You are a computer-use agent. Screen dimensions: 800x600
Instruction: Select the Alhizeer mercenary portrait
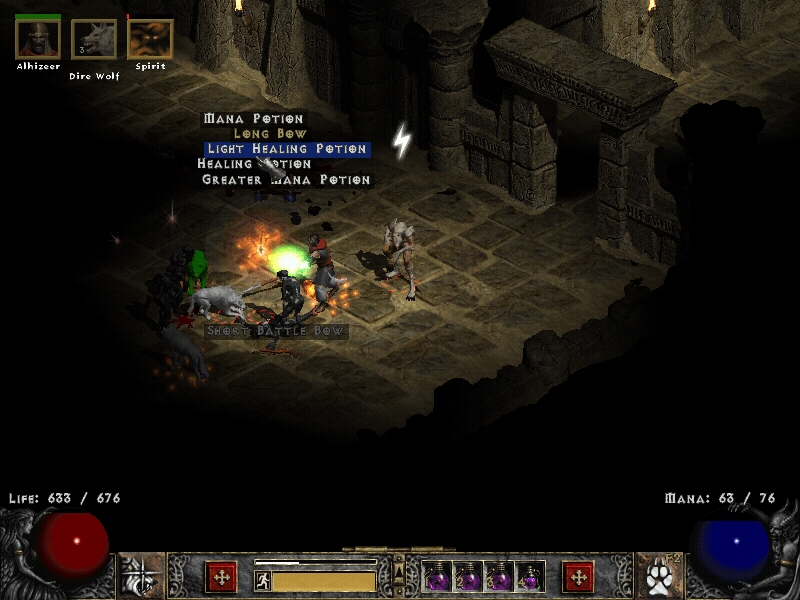coord(38,39)
